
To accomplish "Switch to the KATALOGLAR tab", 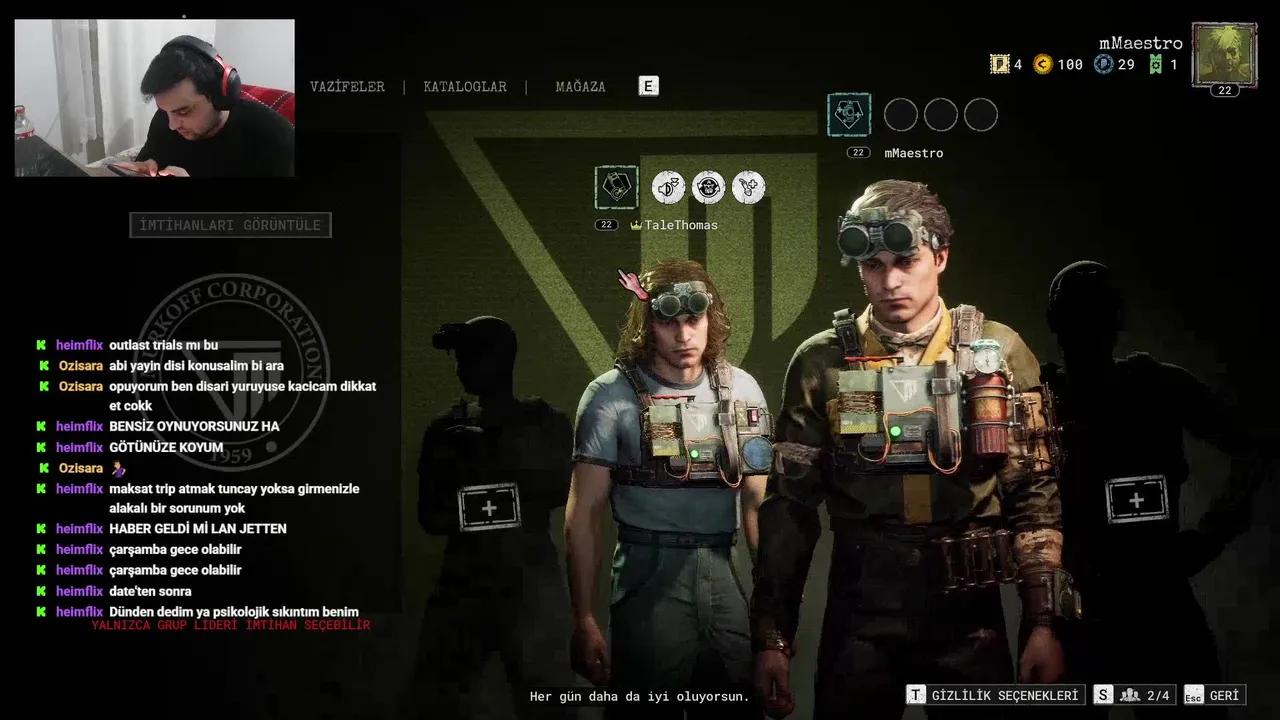I will (464, 87).
